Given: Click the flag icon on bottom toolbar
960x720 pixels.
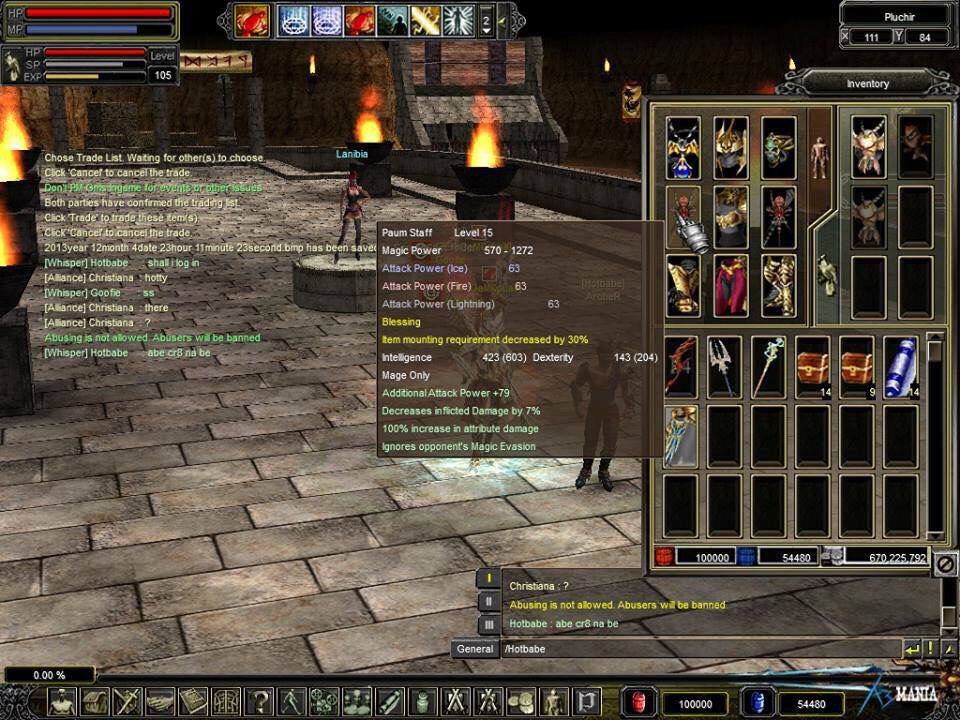Looking at the screenshot, I should (x=587, y=701).
